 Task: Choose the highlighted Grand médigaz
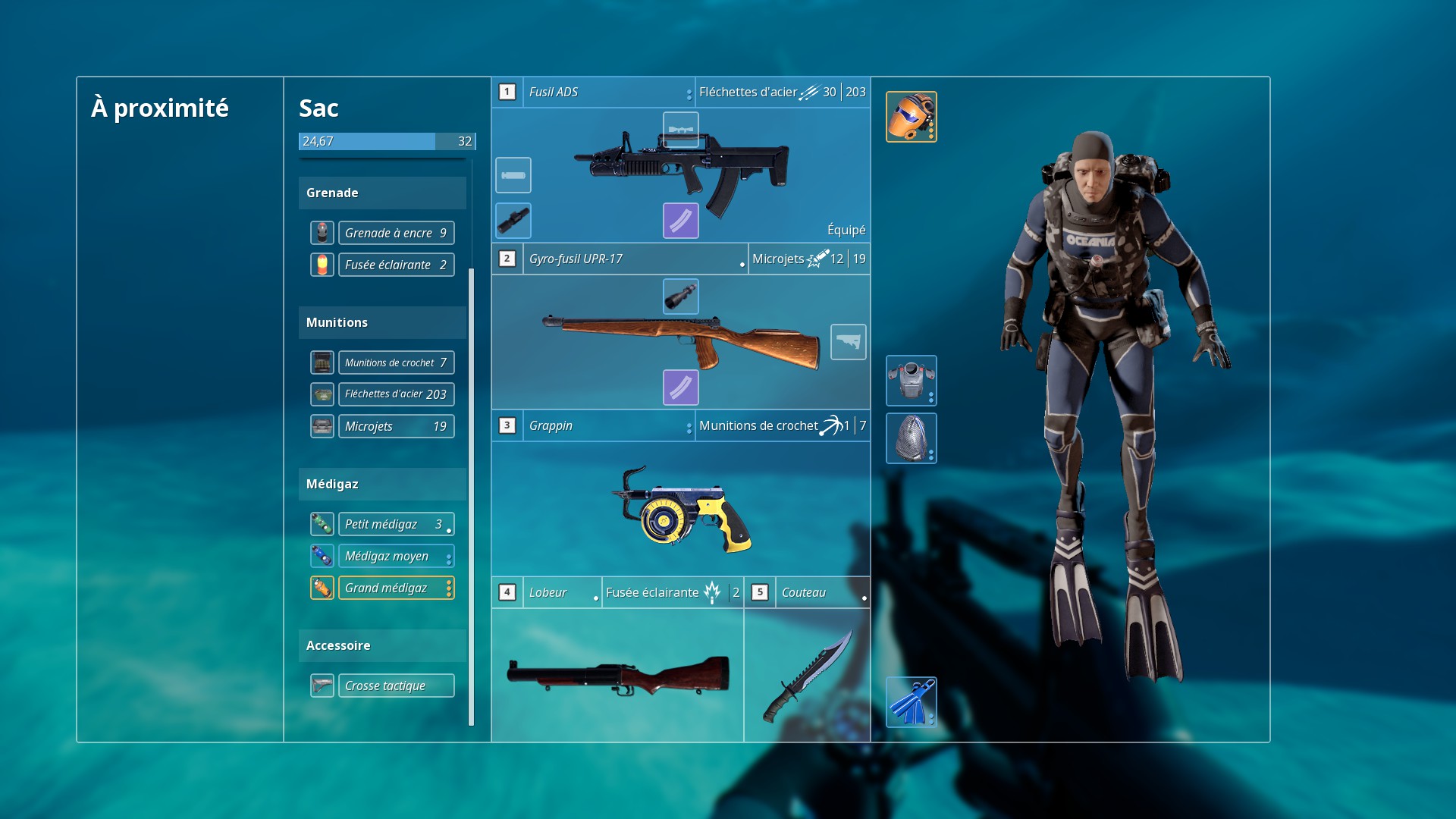point(395,588)
